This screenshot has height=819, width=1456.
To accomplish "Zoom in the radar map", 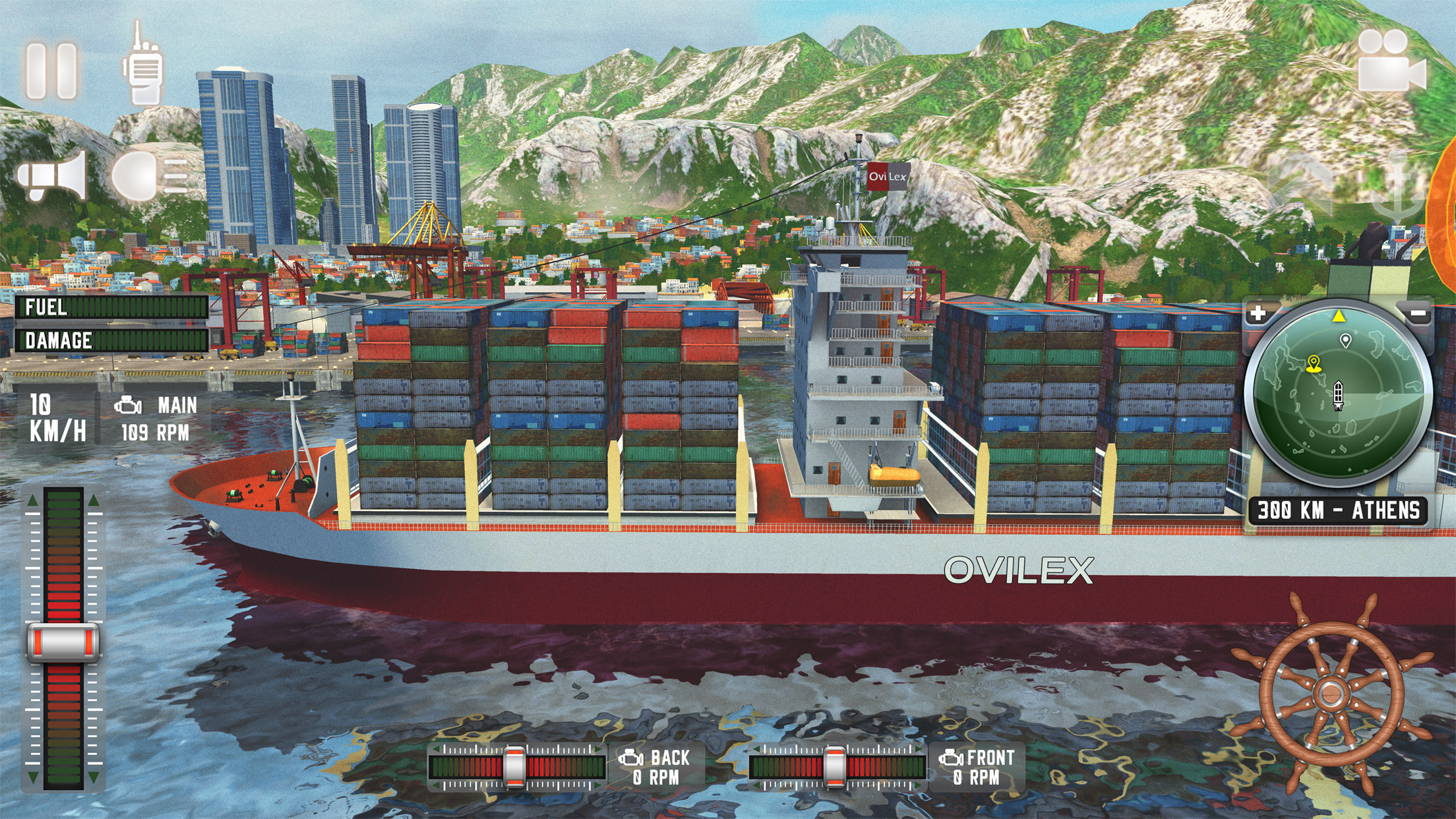I will [1258, 313].
